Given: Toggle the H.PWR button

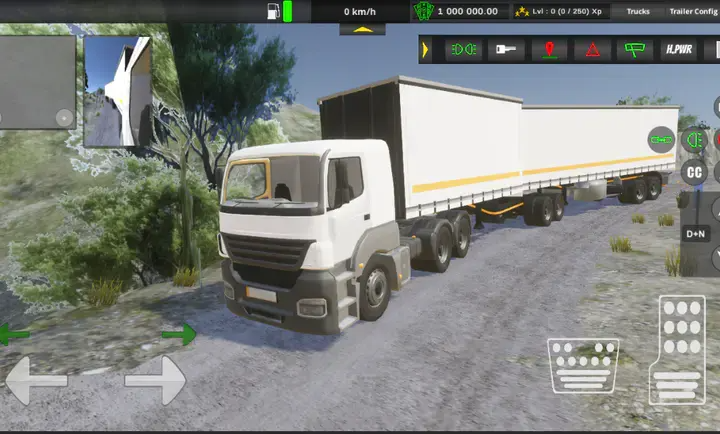Looking at the screenshot, I should coord(679,49).
